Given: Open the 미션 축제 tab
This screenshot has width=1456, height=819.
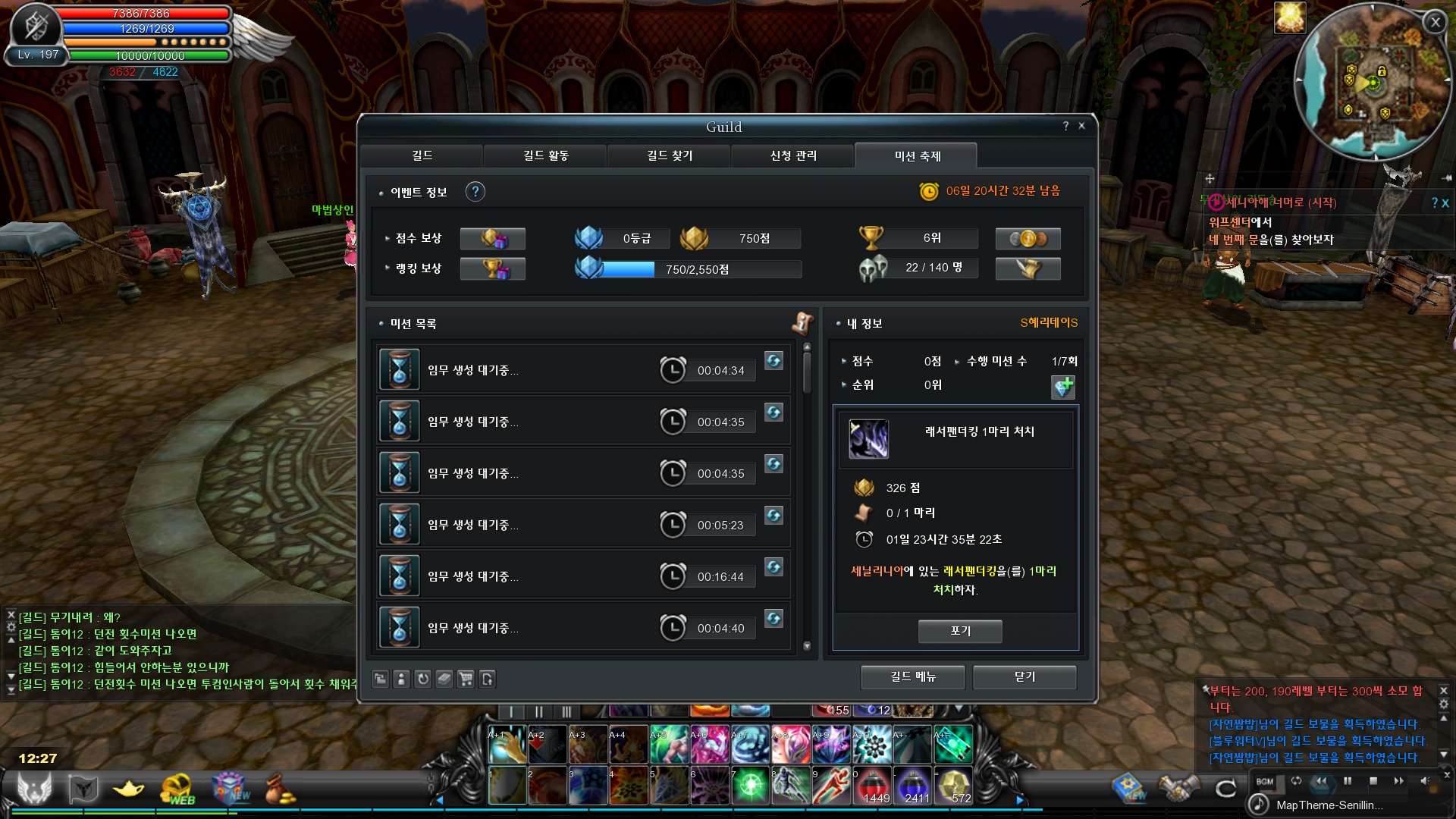Looking at the screenshot, I should click(x=917, y=156).
